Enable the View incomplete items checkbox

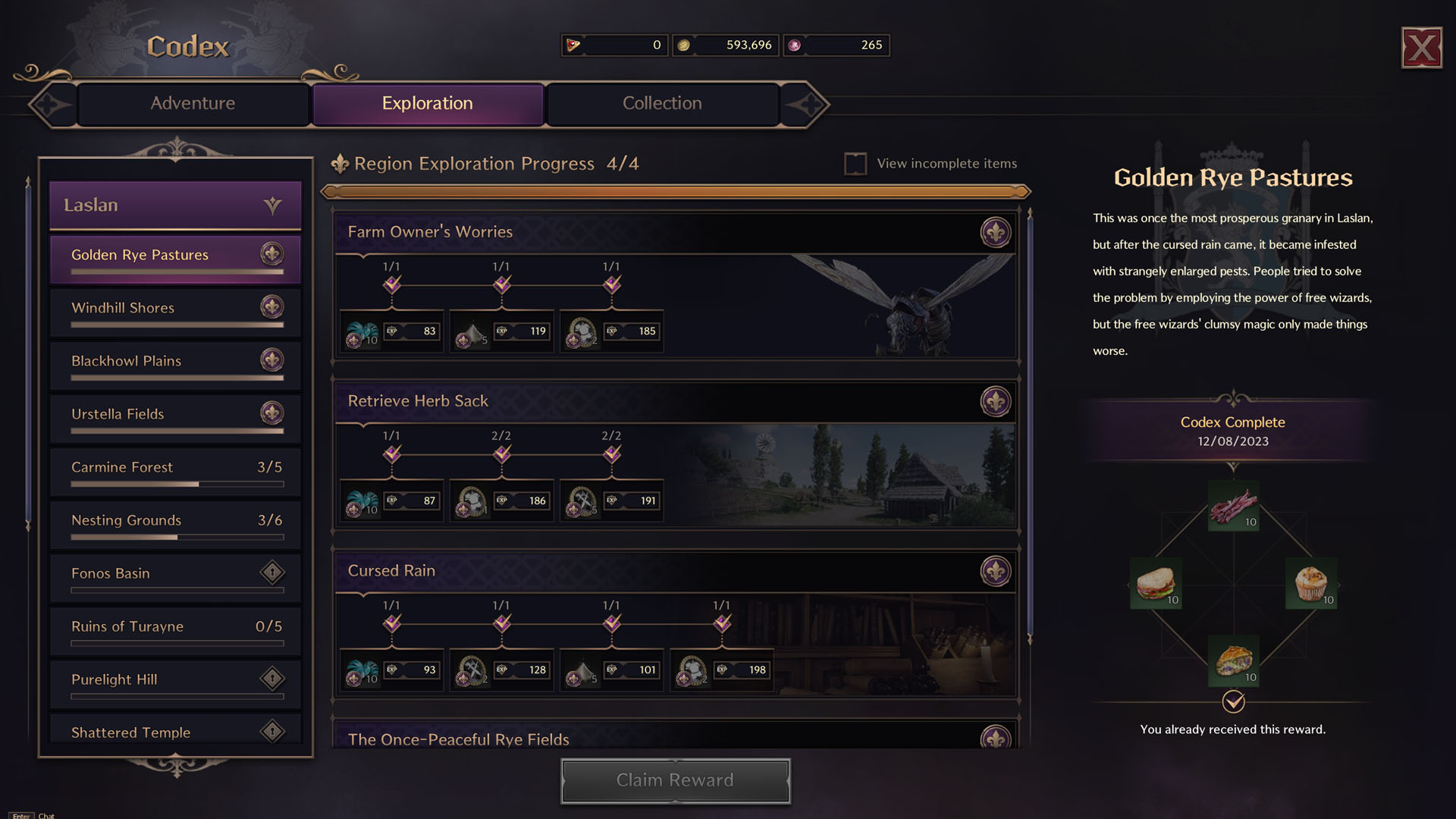856,163
